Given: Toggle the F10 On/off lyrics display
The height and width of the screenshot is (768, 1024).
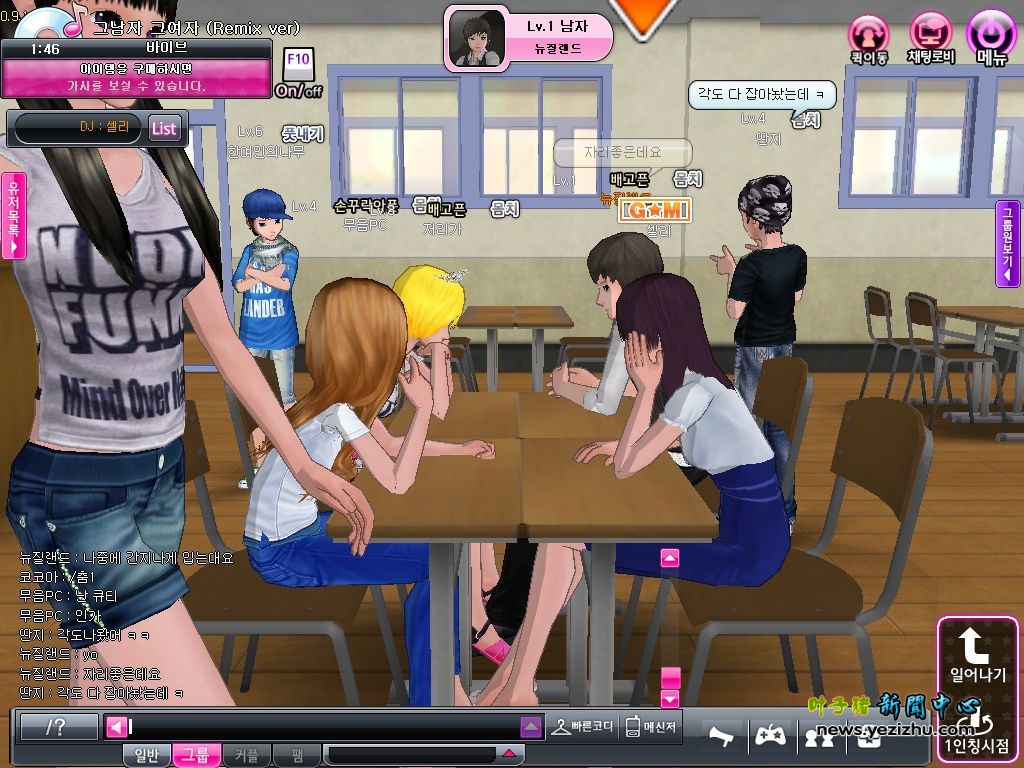Looking at the screenshot, I should click(x=298, y=72).
